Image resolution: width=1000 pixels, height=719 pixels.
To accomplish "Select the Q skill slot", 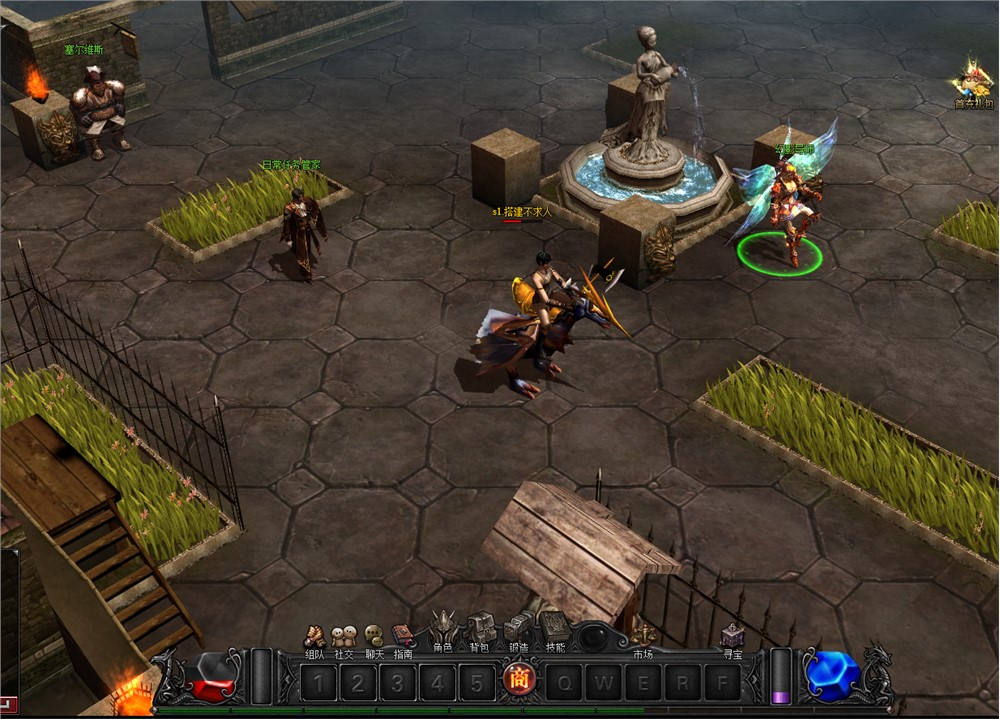I will click(565, 683).
